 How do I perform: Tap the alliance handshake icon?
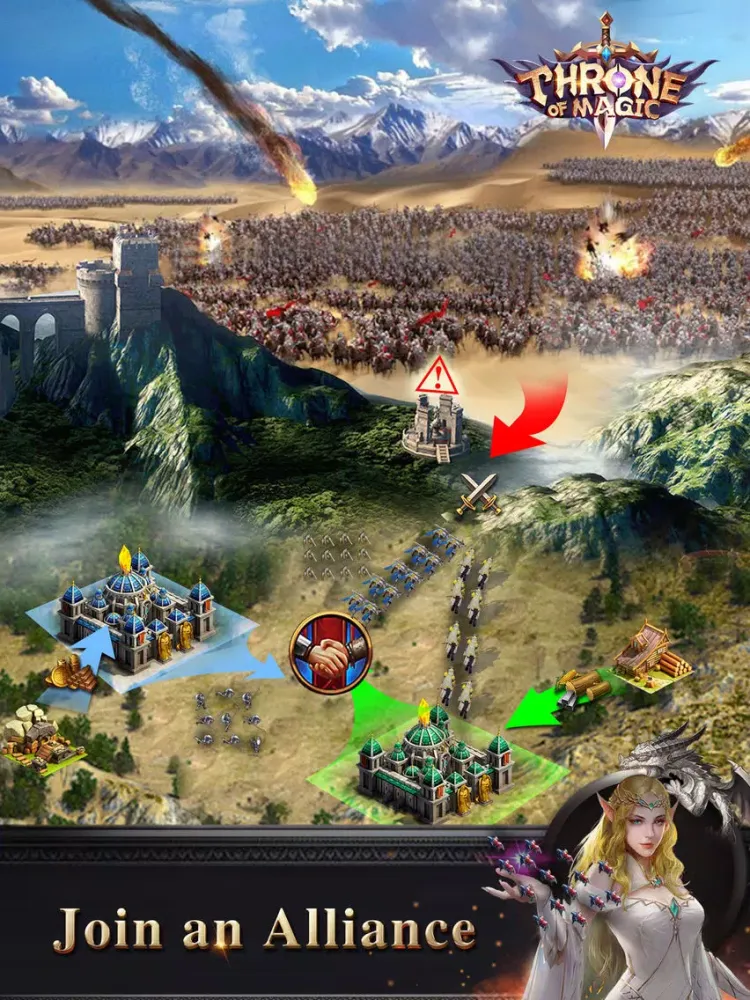click(330, 653)
